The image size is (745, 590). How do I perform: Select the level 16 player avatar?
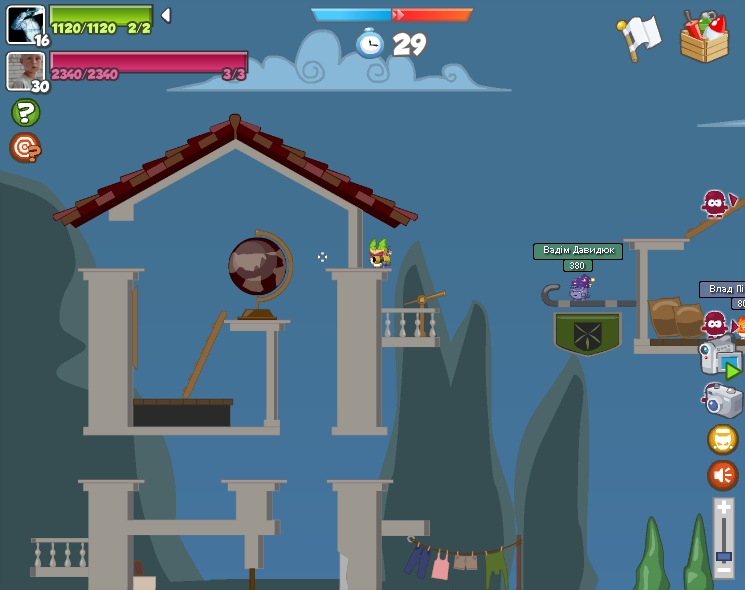25,24
